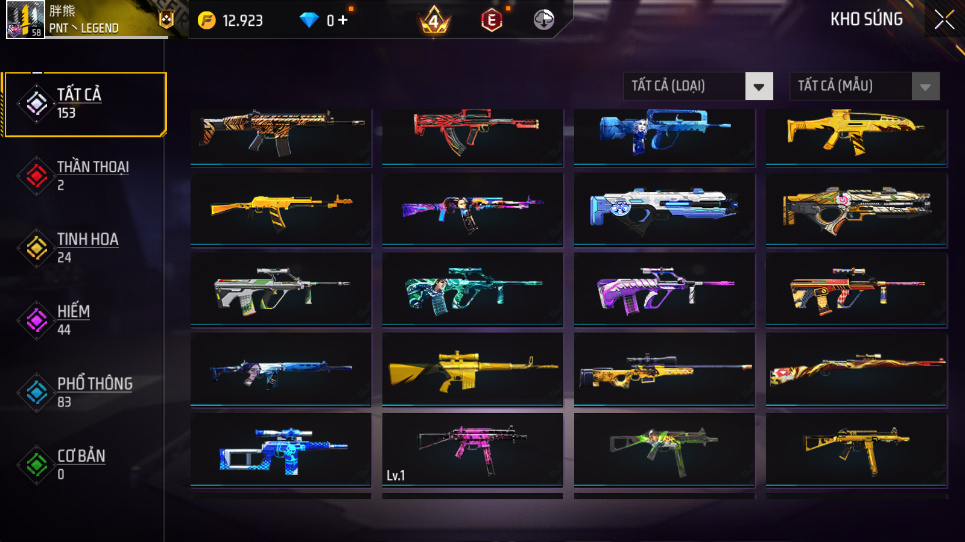Open the player profile banner
Screen dimensions: 965x542
(90, 20)
